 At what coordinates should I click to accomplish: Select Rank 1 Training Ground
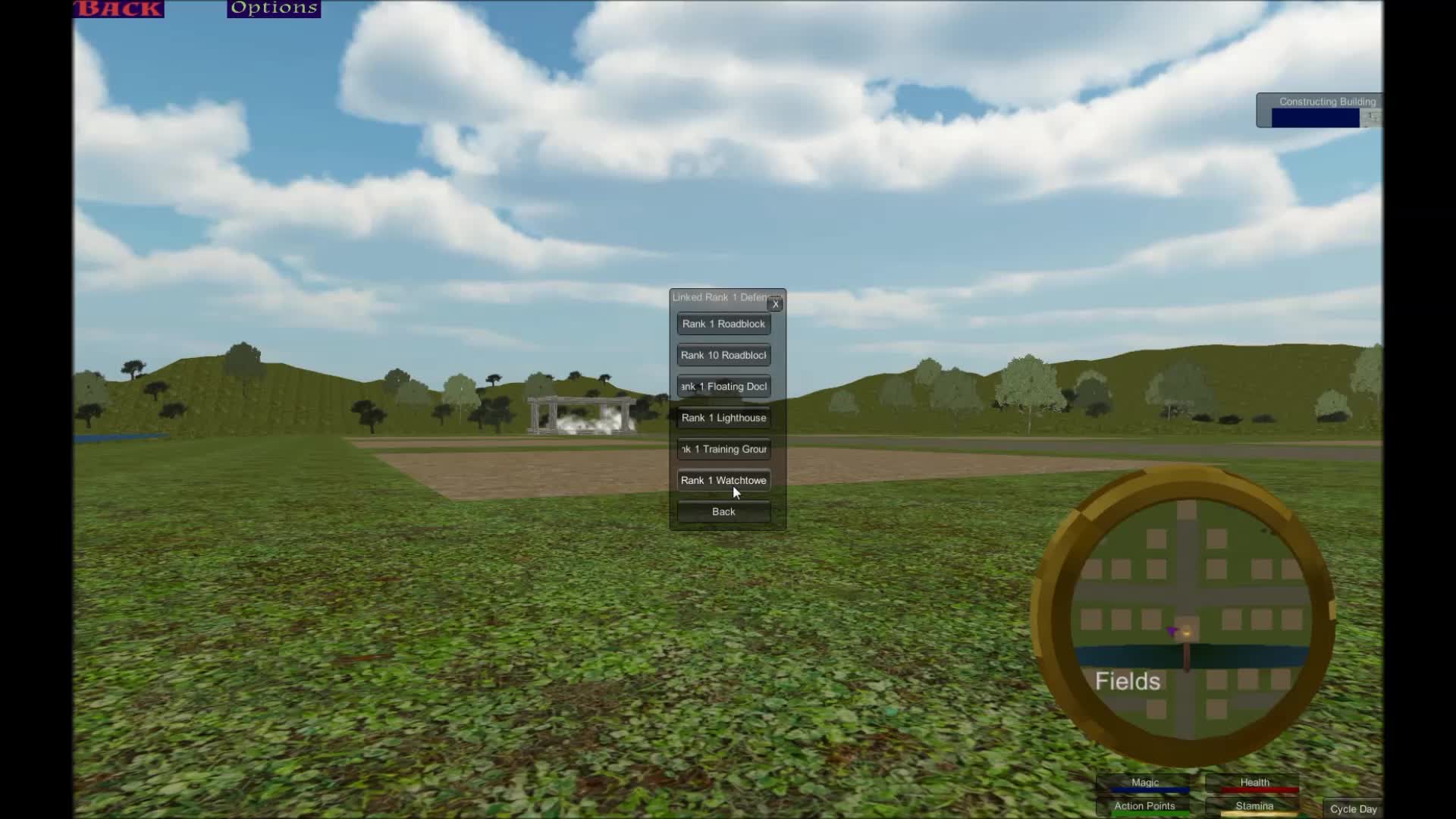click(x=723, y=448)
